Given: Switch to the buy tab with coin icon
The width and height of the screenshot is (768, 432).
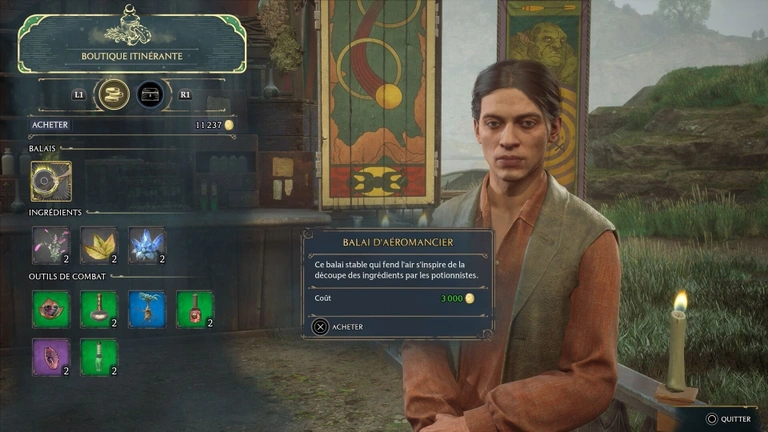Looking at the screenshot, I should point(113,94).
